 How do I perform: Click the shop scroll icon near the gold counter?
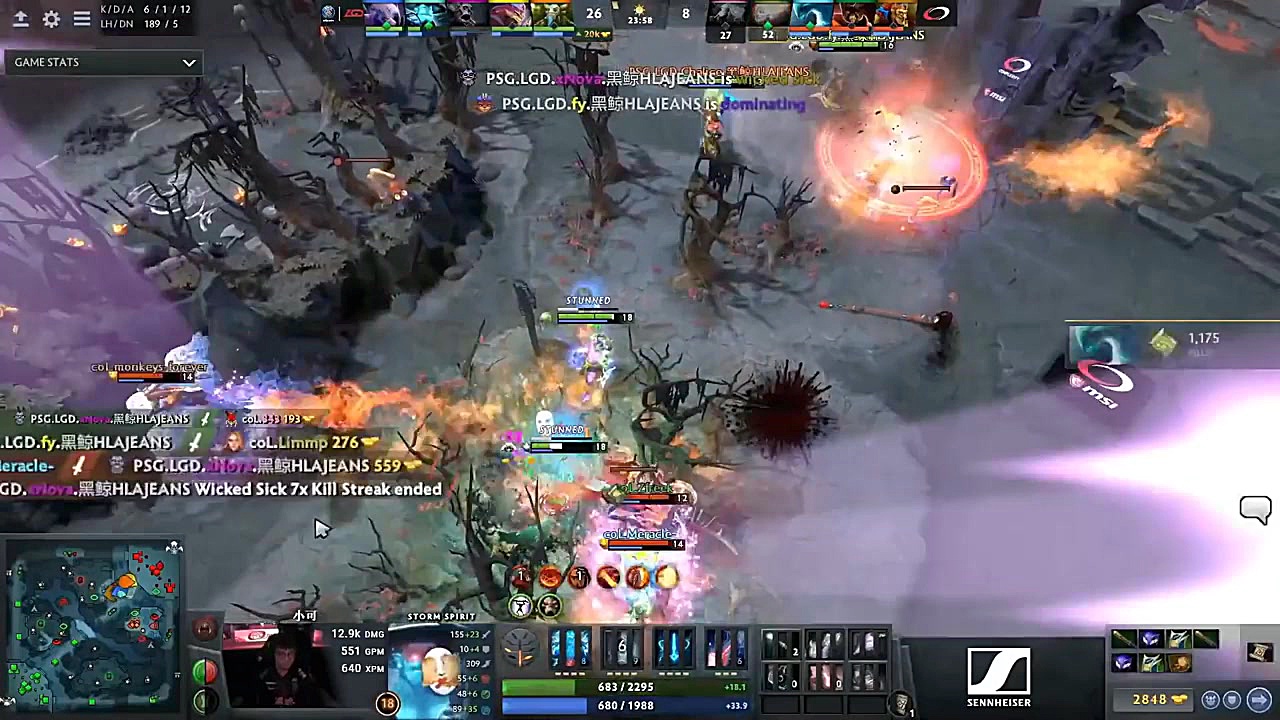click(x=1259, y=653)
